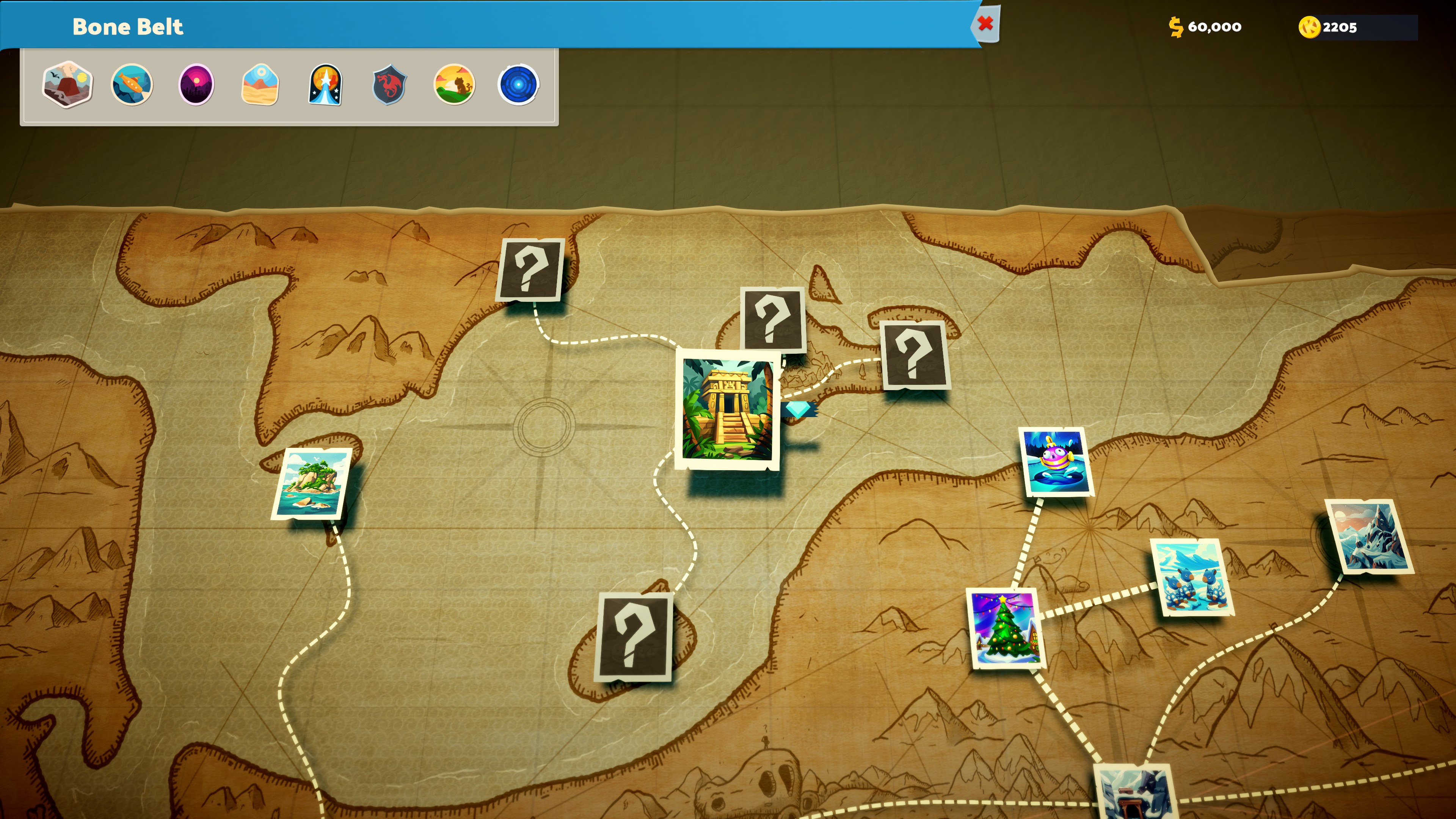Select the purple night sunset world badge
This screenshot has width=1456, height=819.
(196, 85)
